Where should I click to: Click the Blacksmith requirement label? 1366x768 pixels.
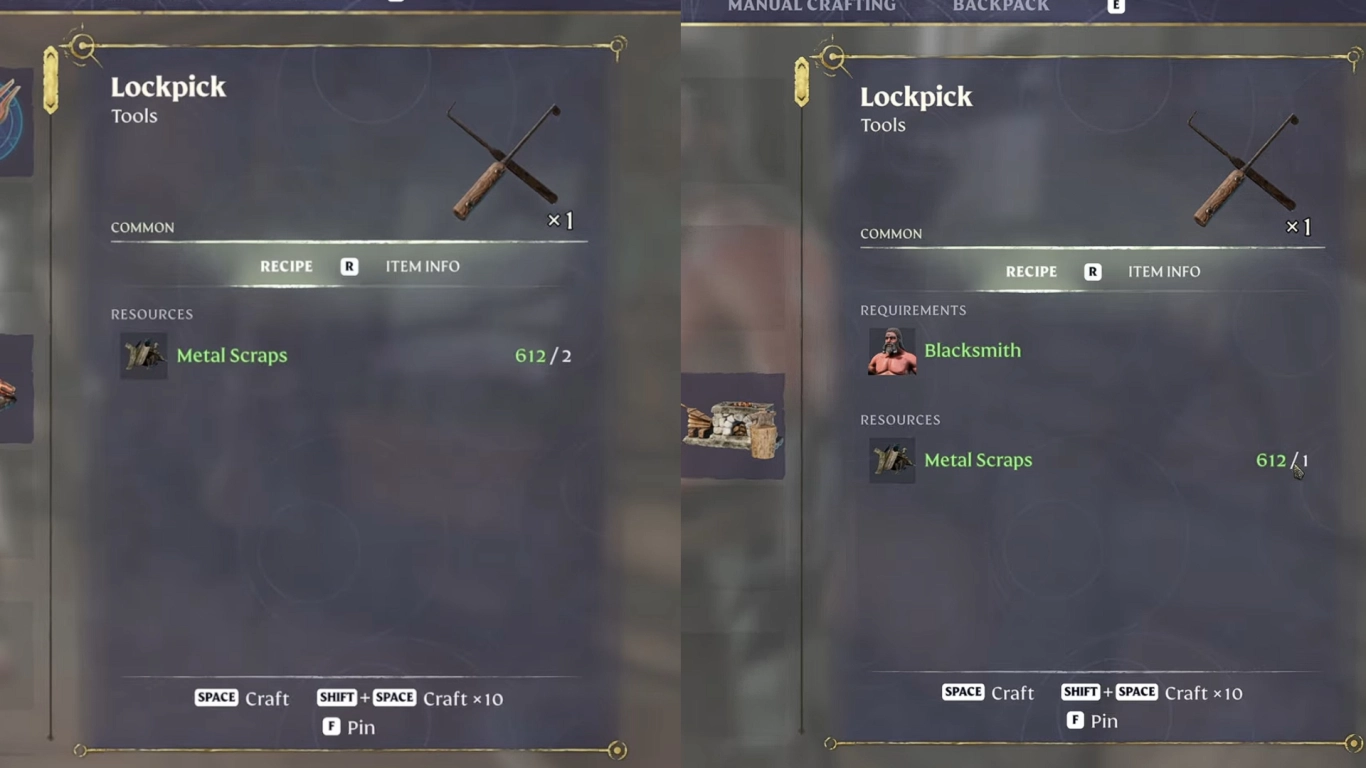[x=972, y=350]
